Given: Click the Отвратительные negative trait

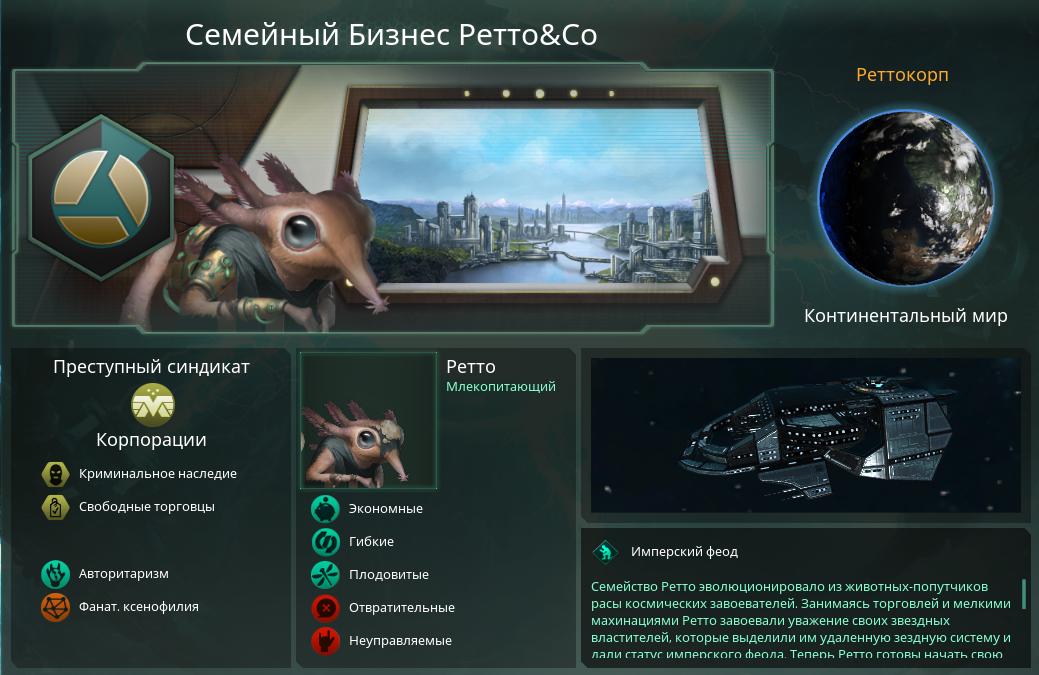Looking at the screenshot, I should 326,608.
